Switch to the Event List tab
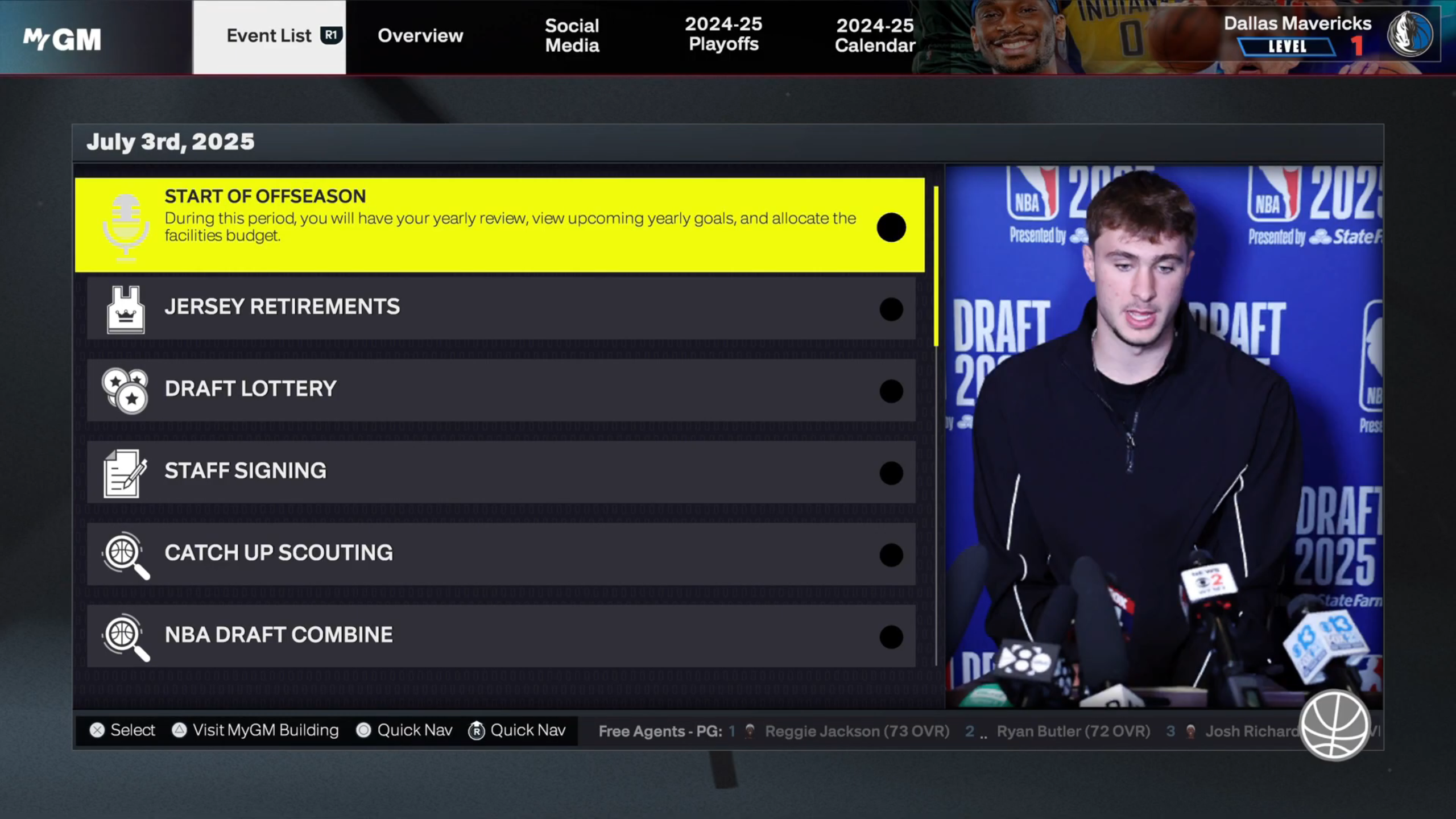Image resolution: width=1456 pixels, height=819 pixels. click(x=269, y=36)
